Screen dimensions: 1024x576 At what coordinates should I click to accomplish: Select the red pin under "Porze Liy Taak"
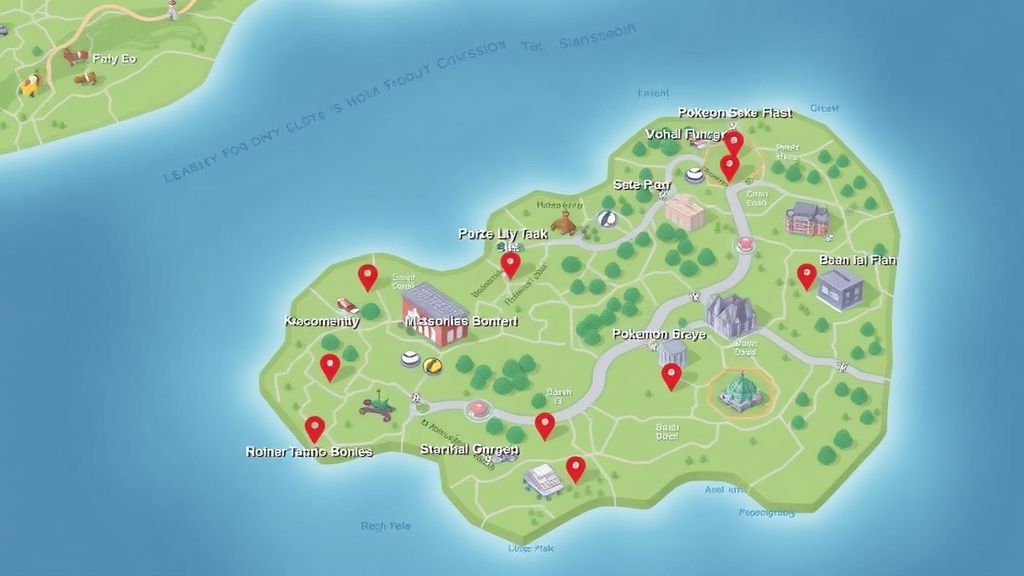coord(510,264)
